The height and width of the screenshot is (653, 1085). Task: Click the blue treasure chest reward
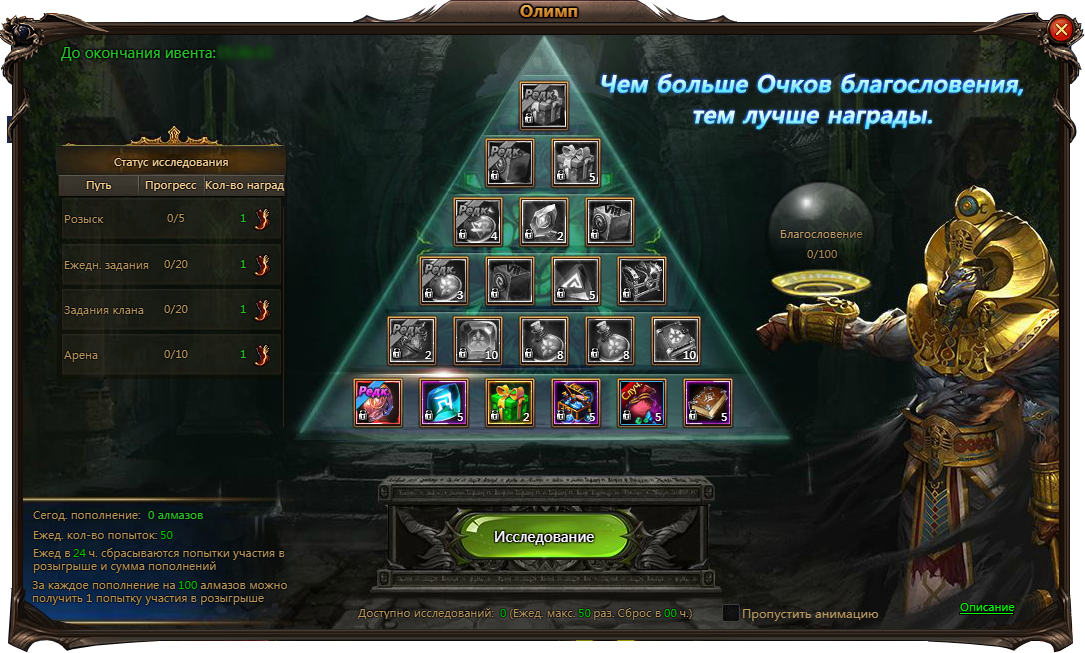pyautogui.click(x=576, y=402)
